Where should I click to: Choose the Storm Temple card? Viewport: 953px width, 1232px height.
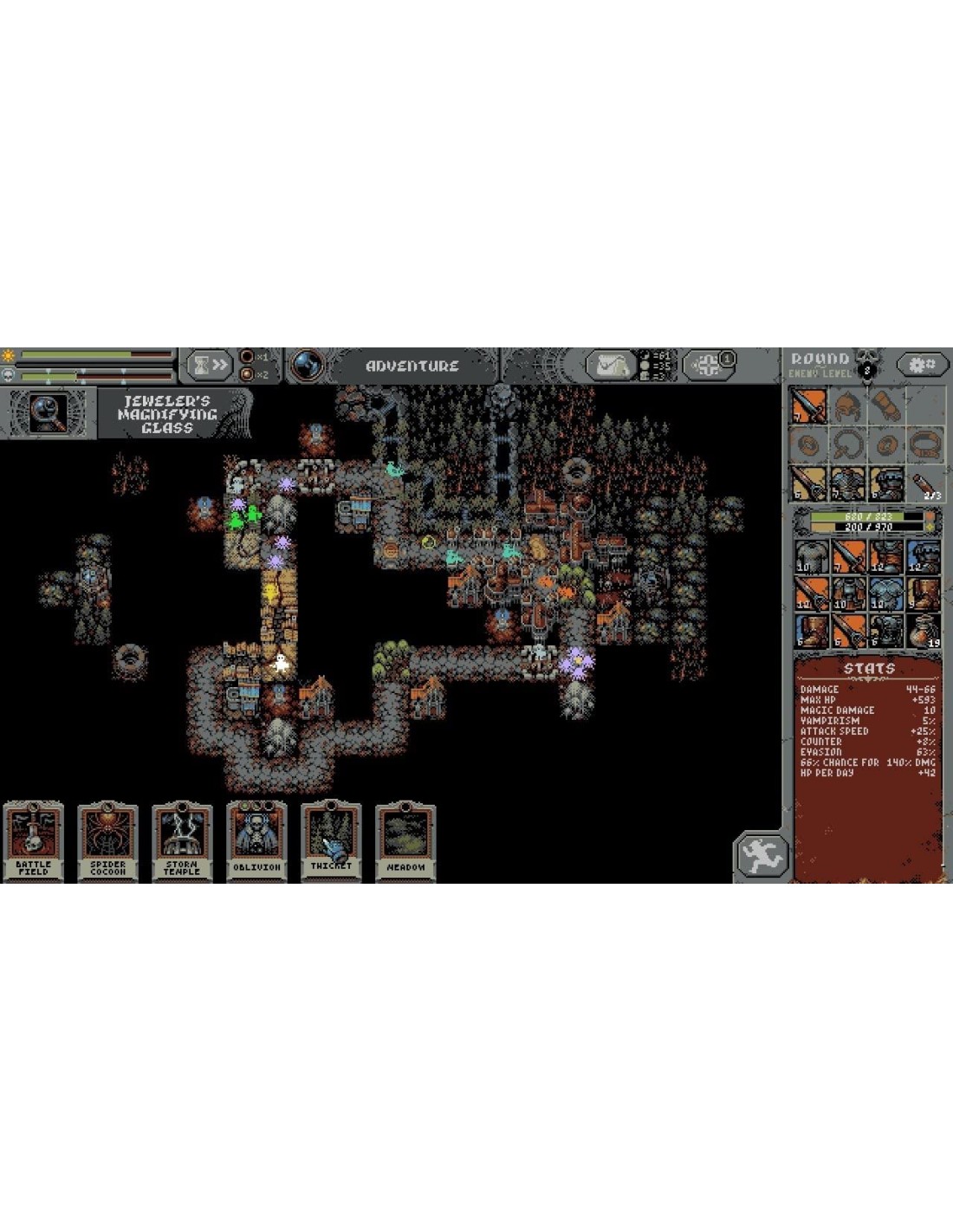pyautogui.click(x=182, y=840)
